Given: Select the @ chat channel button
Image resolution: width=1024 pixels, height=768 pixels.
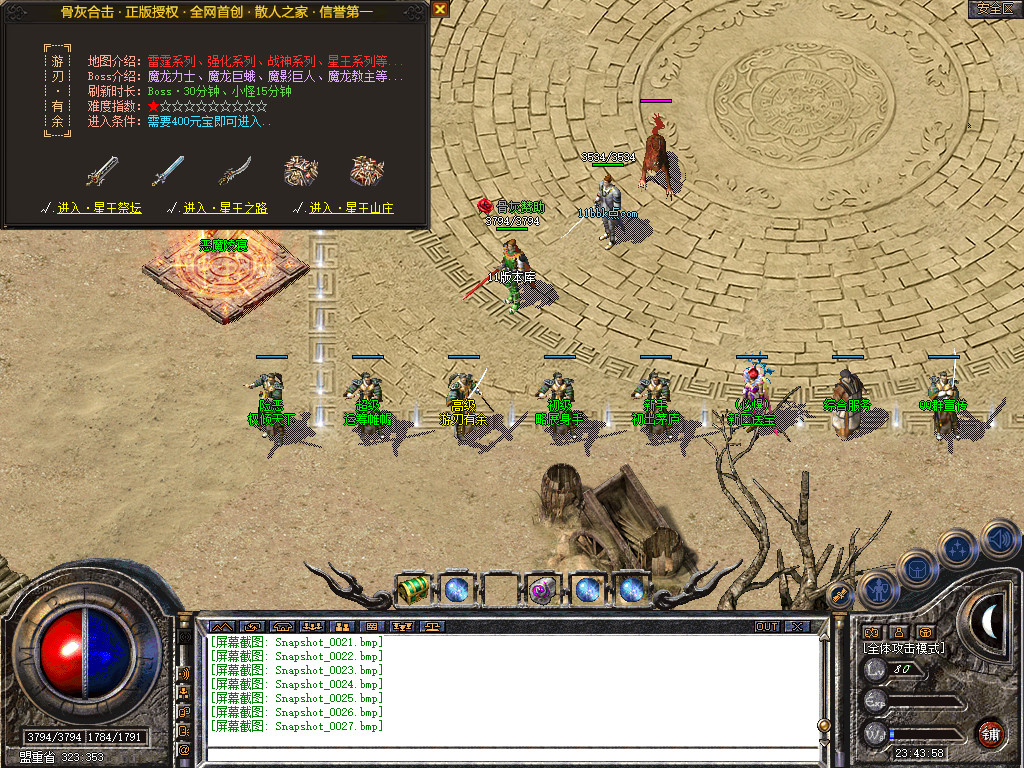Looking at the screenshot, I should click(184, 749).
